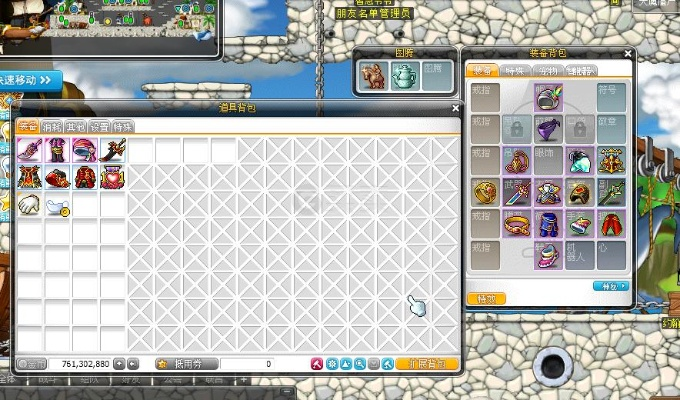The height and width of the screenshot is (400, 680).
Task: Open the 快速移动 quick move button
Action: click(x=30, y=79)
